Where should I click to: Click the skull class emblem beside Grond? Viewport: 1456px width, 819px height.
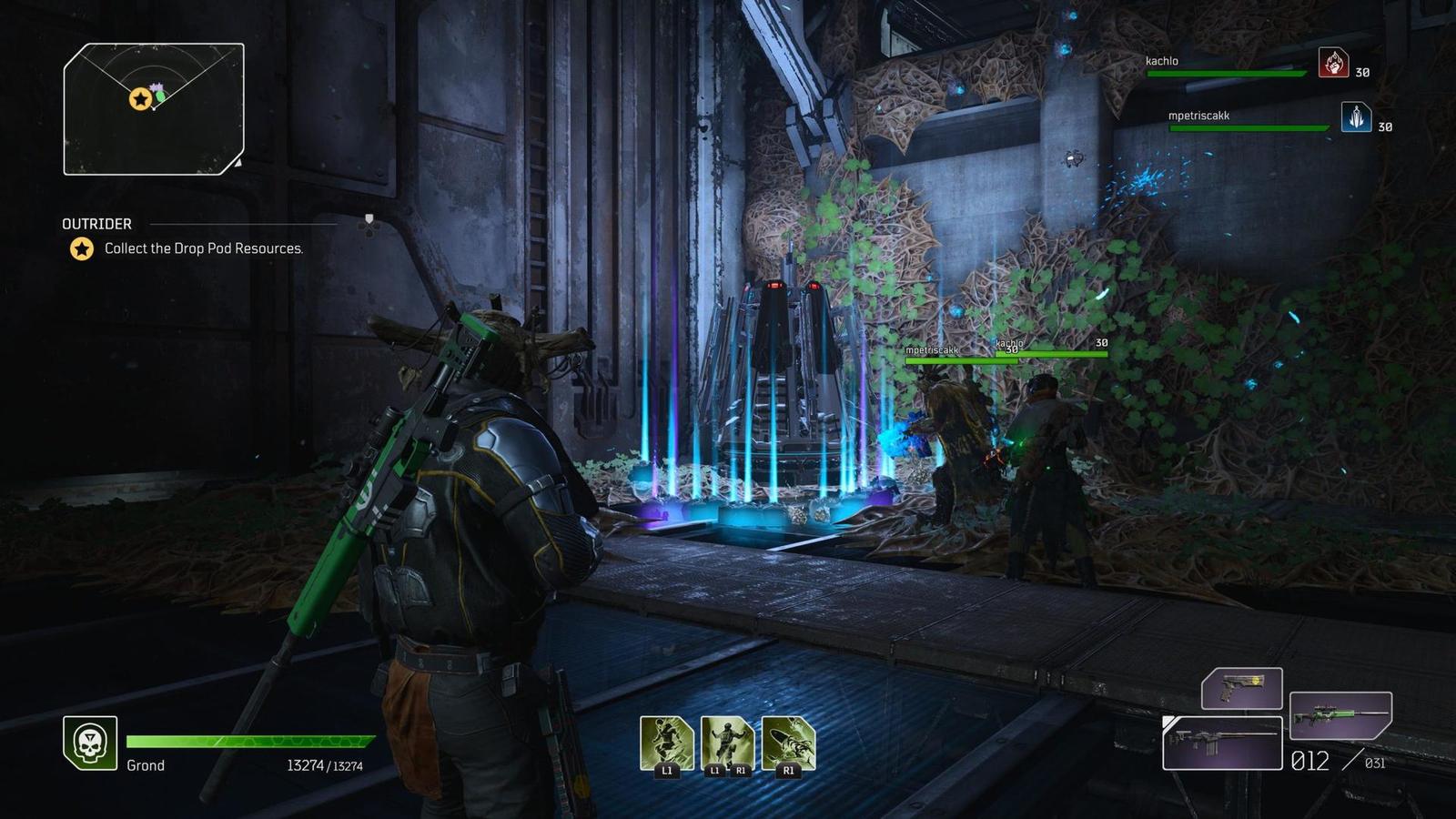tap(89, 743)
